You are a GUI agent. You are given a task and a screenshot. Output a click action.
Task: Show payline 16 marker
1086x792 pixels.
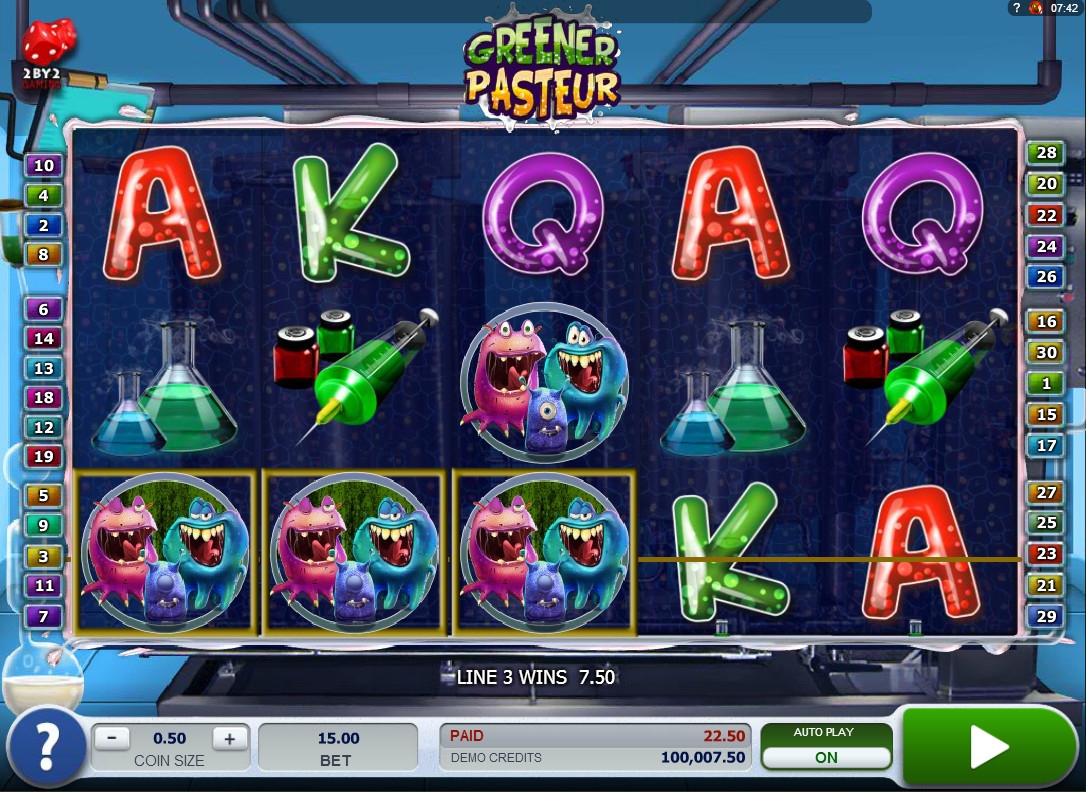1046,321
